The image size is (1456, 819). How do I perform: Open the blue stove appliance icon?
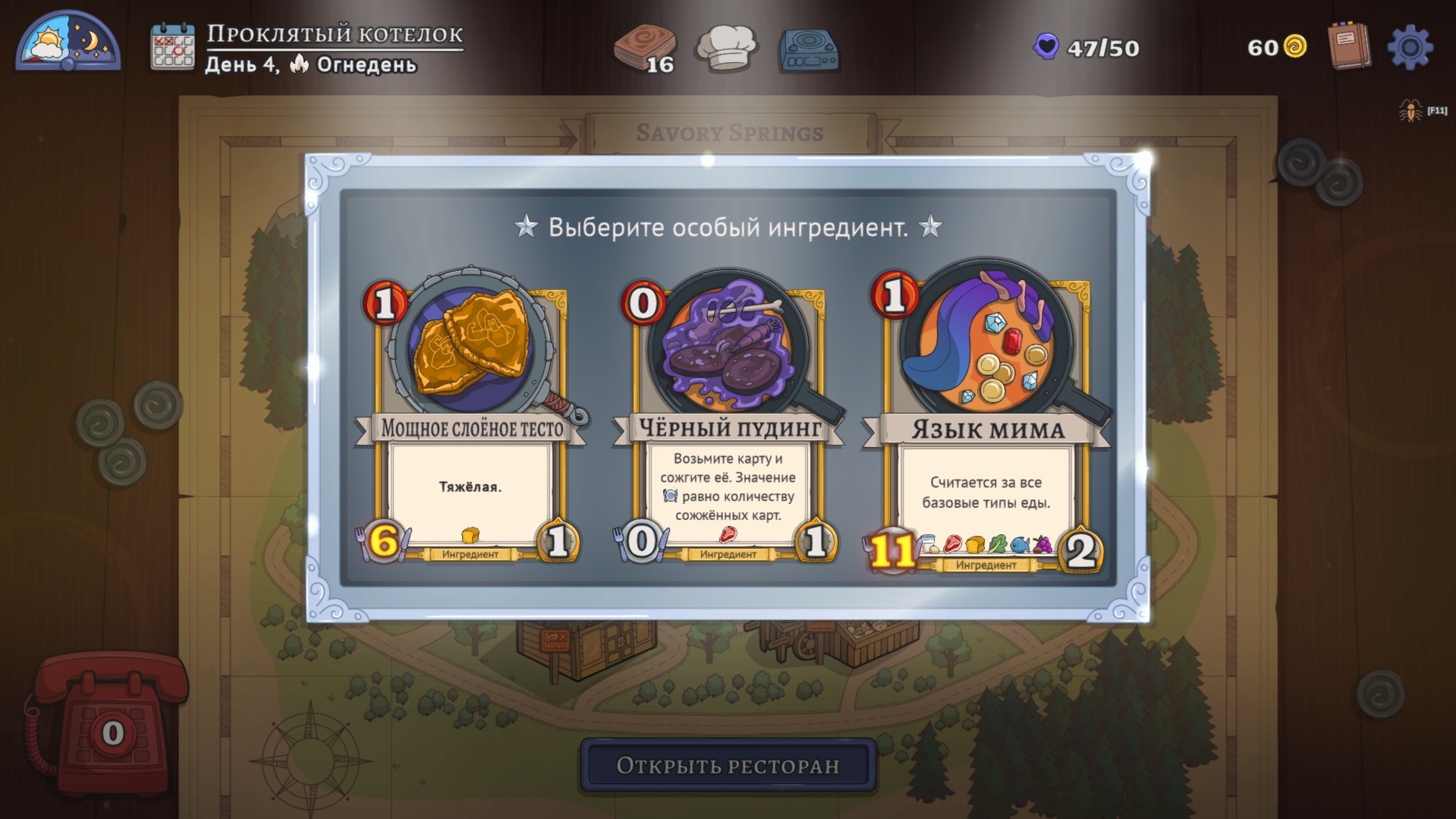pyautogui.click(x=809, y=49)
